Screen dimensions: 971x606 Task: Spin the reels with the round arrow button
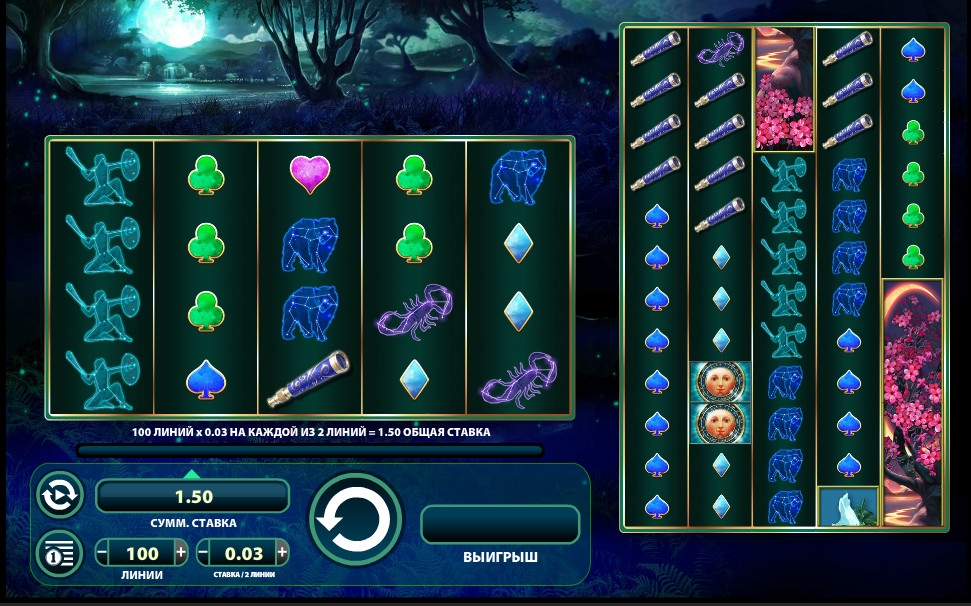click(355, 520)
